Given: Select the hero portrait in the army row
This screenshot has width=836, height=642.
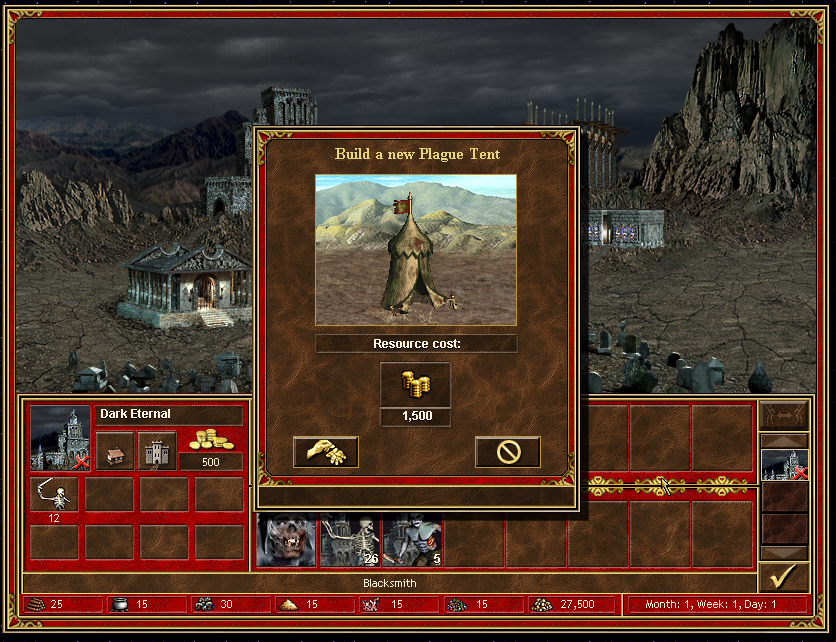Looking at the screenshot, I should (286, 541).
